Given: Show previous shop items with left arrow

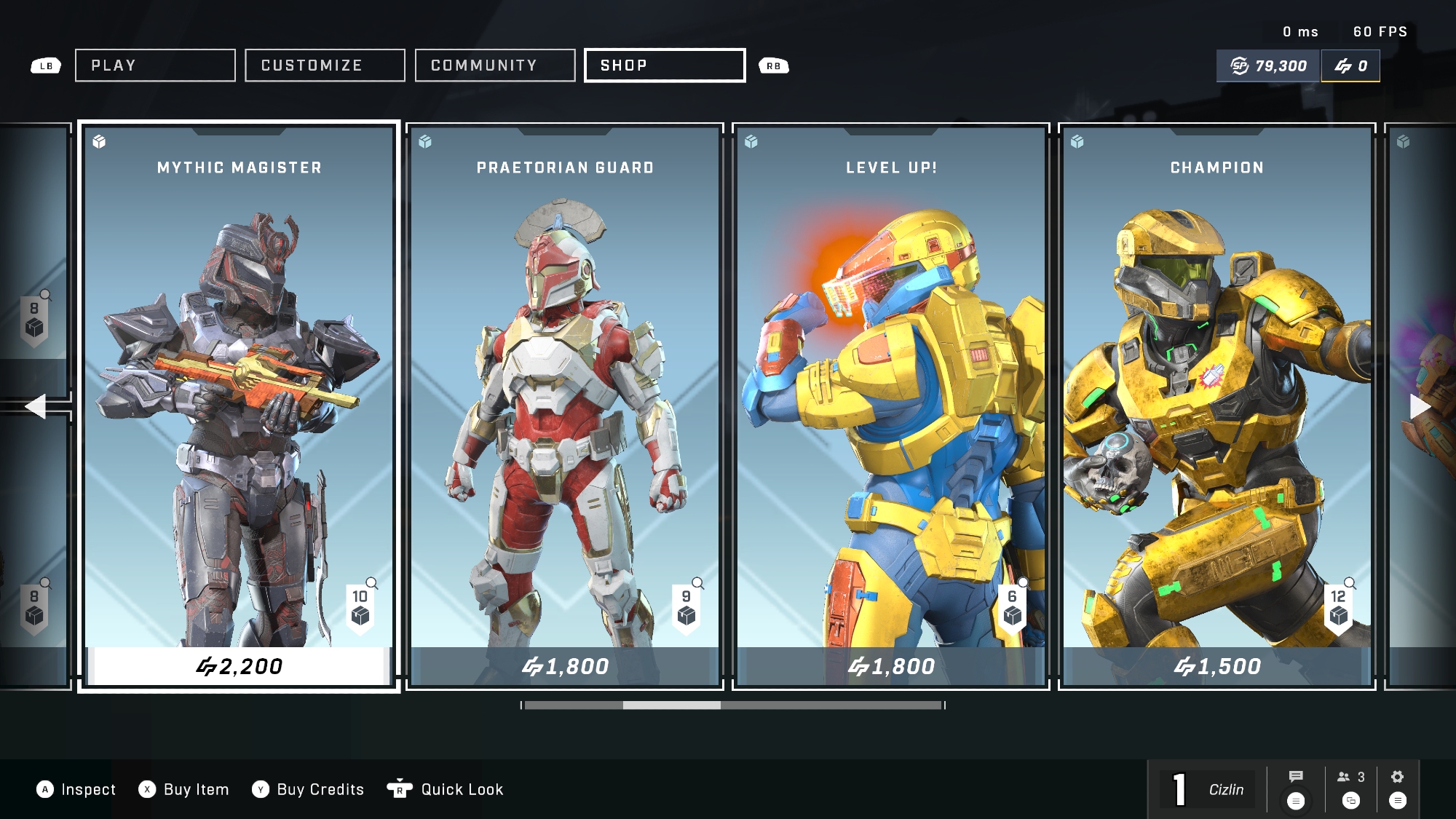Looking at the screenshot, I should point(35,406).
